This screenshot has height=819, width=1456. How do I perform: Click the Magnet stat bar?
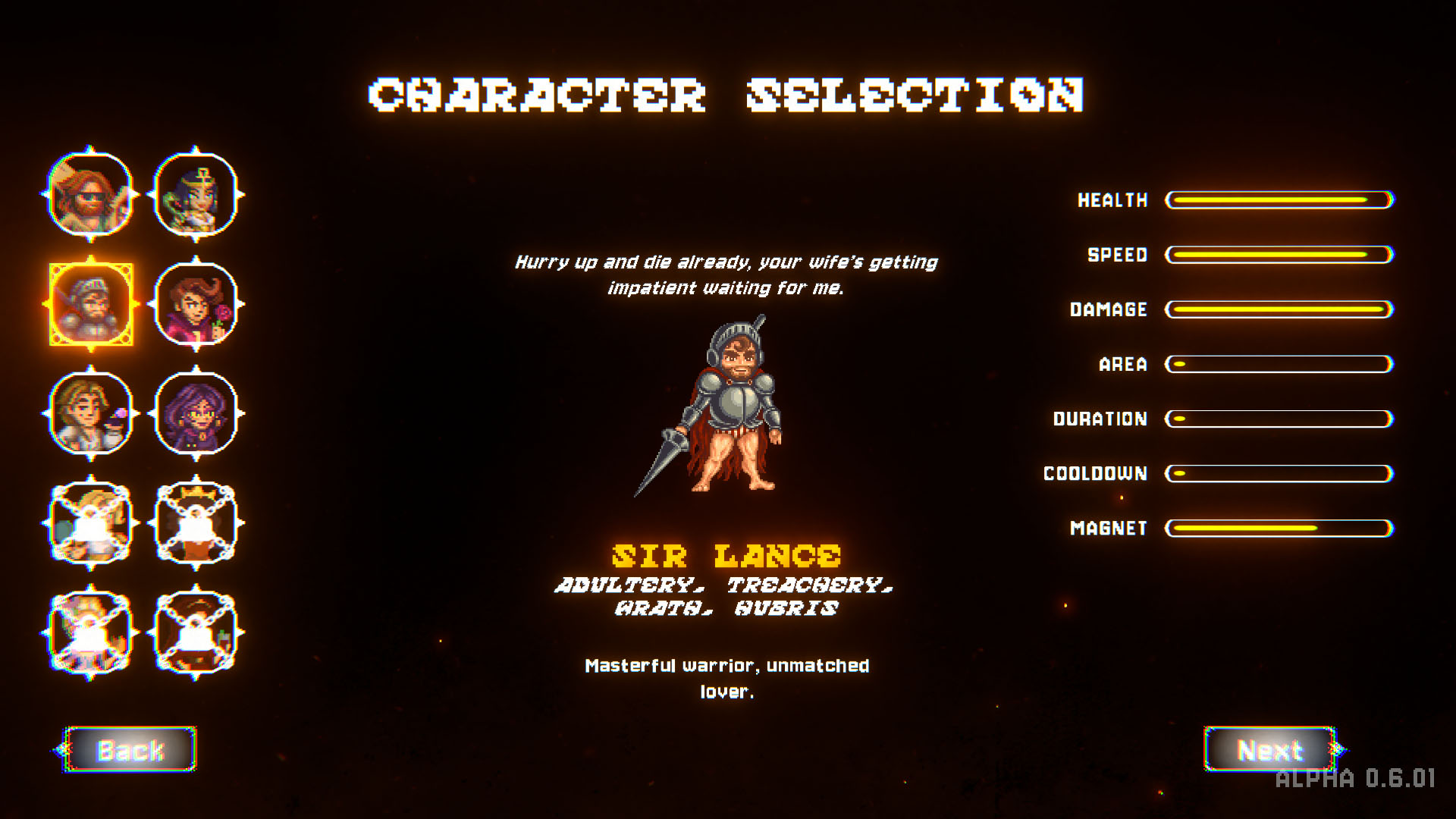pos(1279,528)
